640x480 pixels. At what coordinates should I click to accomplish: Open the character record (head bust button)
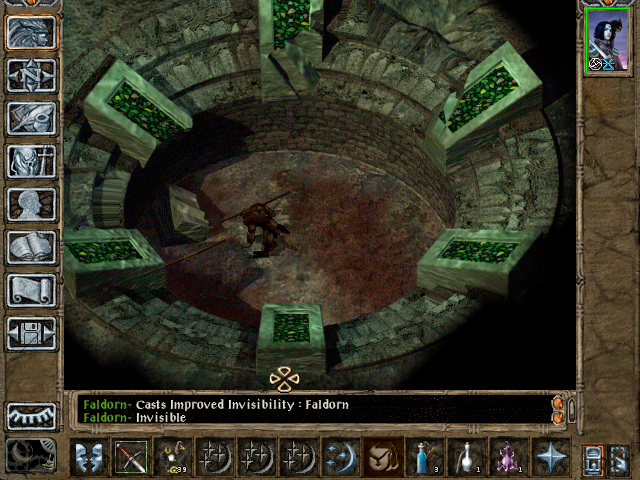coord(31,204)
